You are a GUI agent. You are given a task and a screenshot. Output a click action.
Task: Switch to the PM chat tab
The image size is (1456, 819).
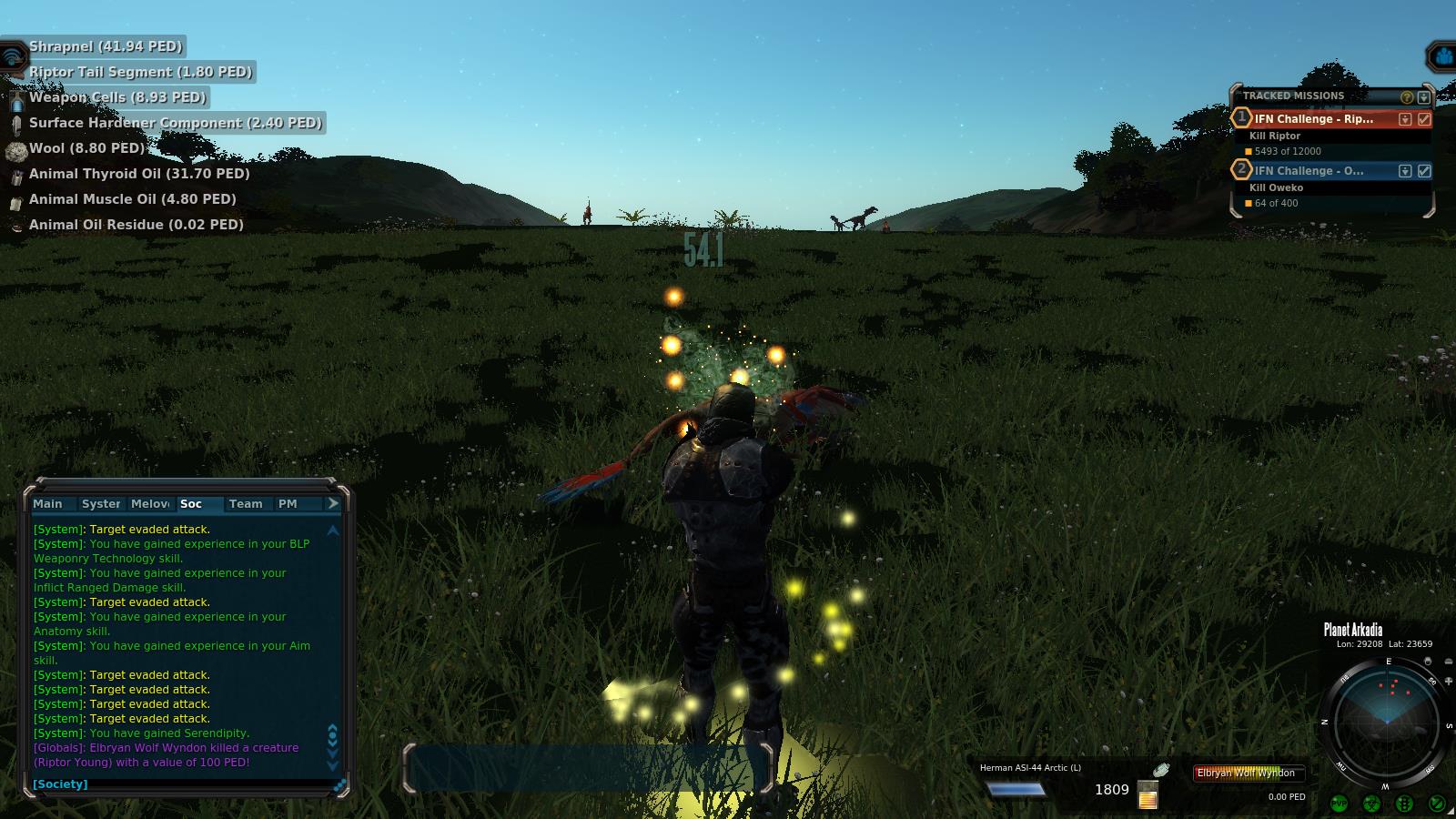point(288,504)
